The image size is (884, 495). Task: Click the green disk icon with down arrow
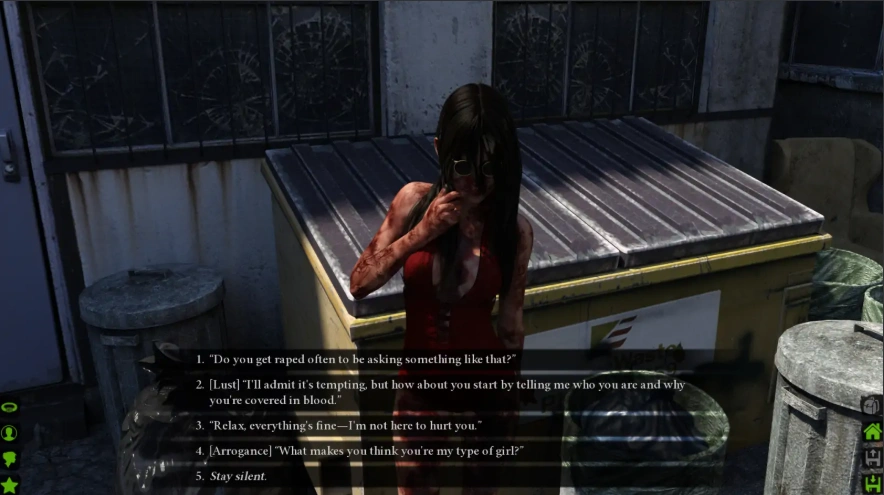click(x=872, y=483)
